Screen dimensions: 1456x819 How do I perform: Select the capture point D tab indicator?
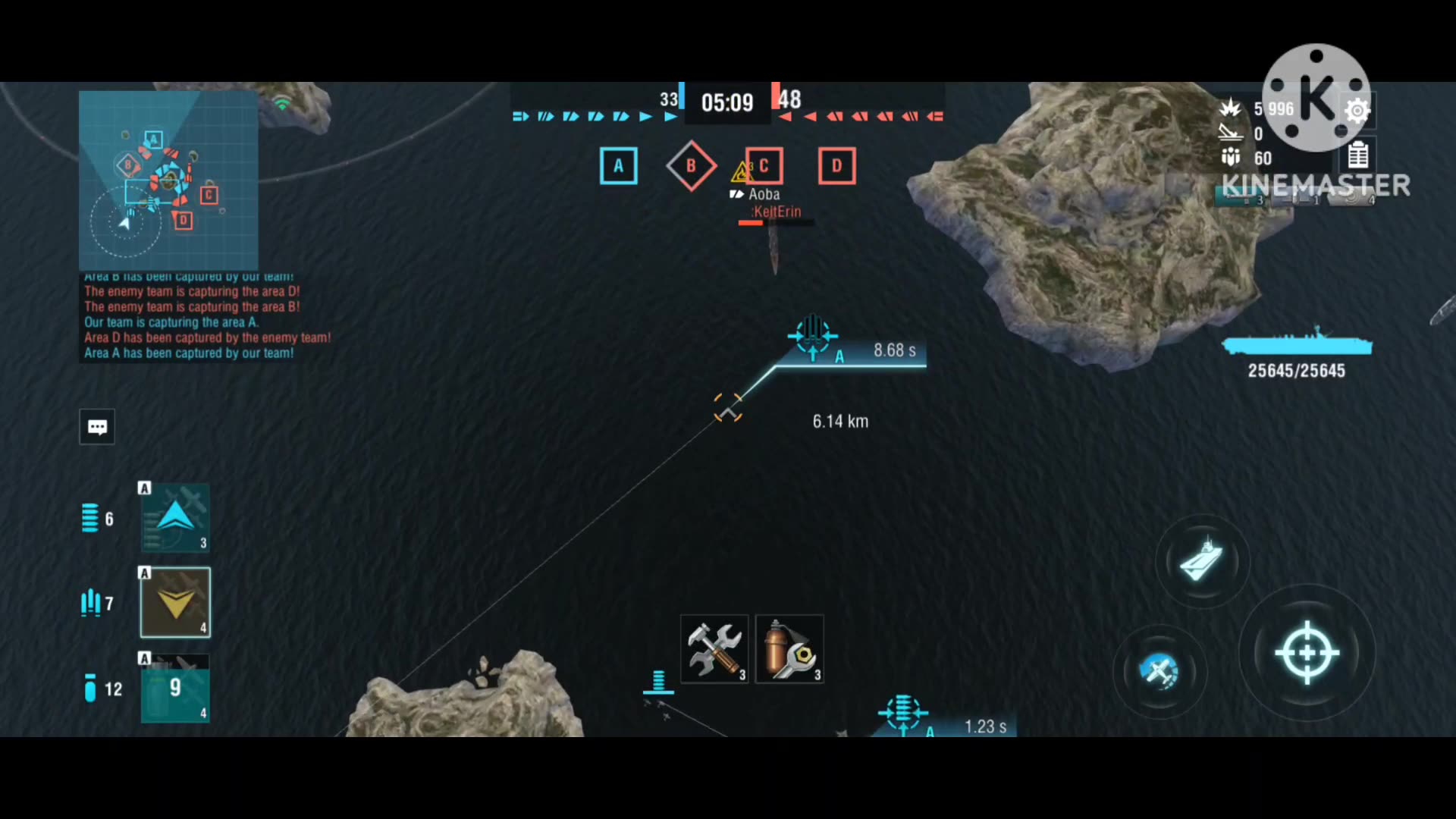click(x=836, y=165)
